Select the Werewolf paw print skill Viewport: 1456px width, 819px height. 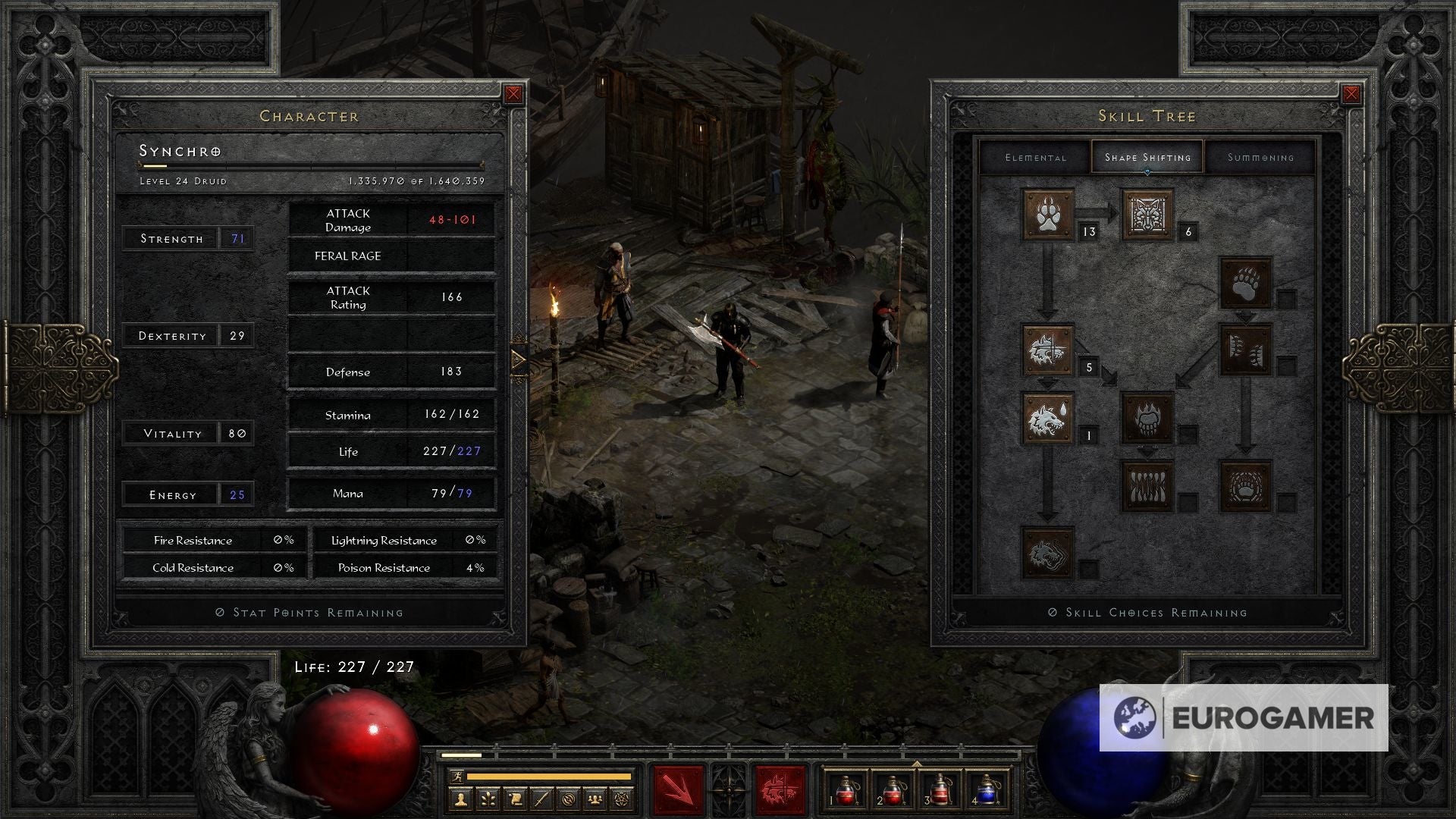pyautogui.click(x=1048, y=215)
